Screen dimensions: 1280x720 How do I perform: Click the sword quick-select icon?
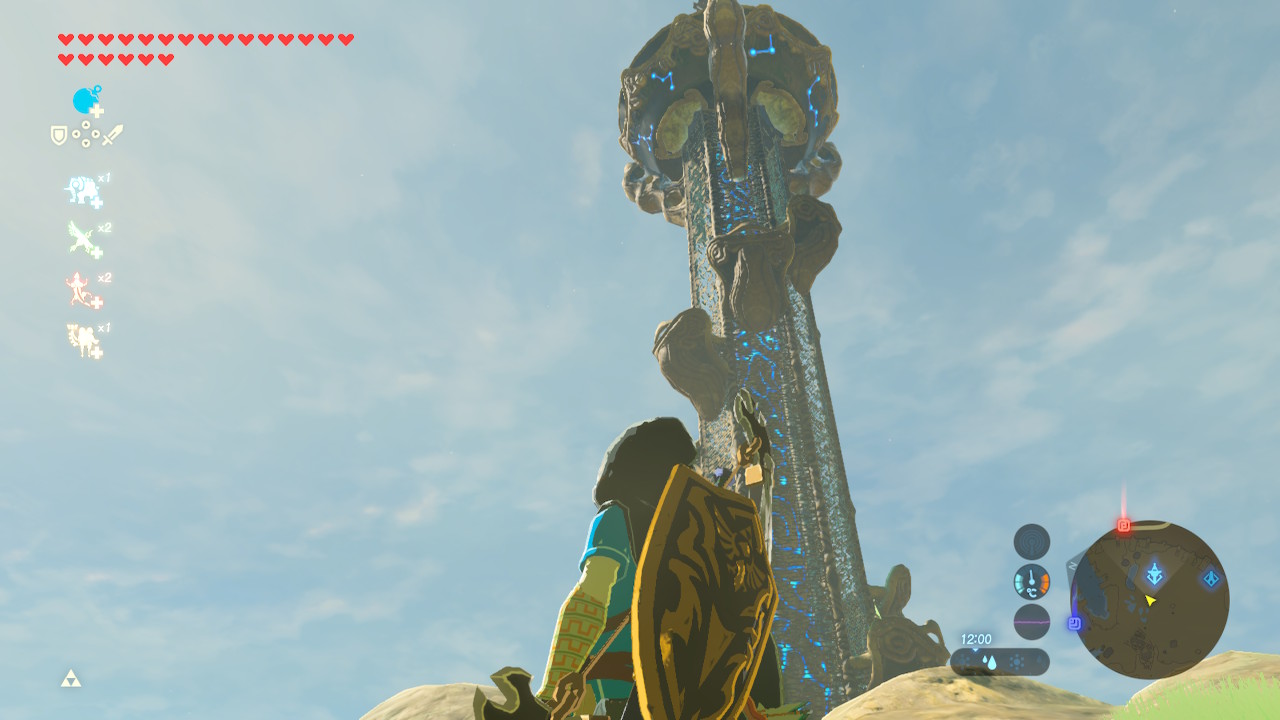[112, 135]
